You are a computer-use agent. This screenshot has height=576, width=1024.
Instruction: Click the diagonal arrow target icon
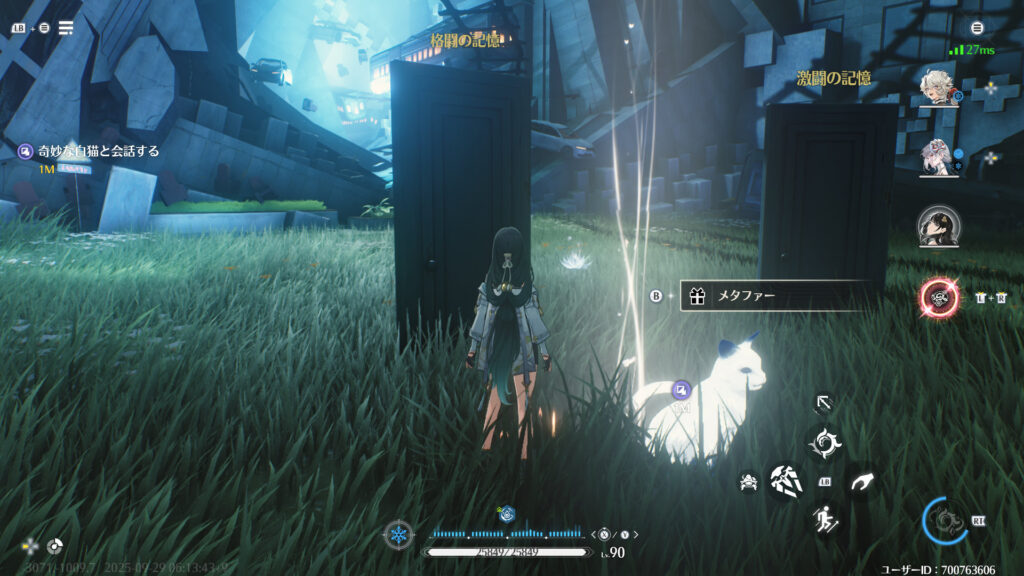pyautogui.click(x=824, y=403)
